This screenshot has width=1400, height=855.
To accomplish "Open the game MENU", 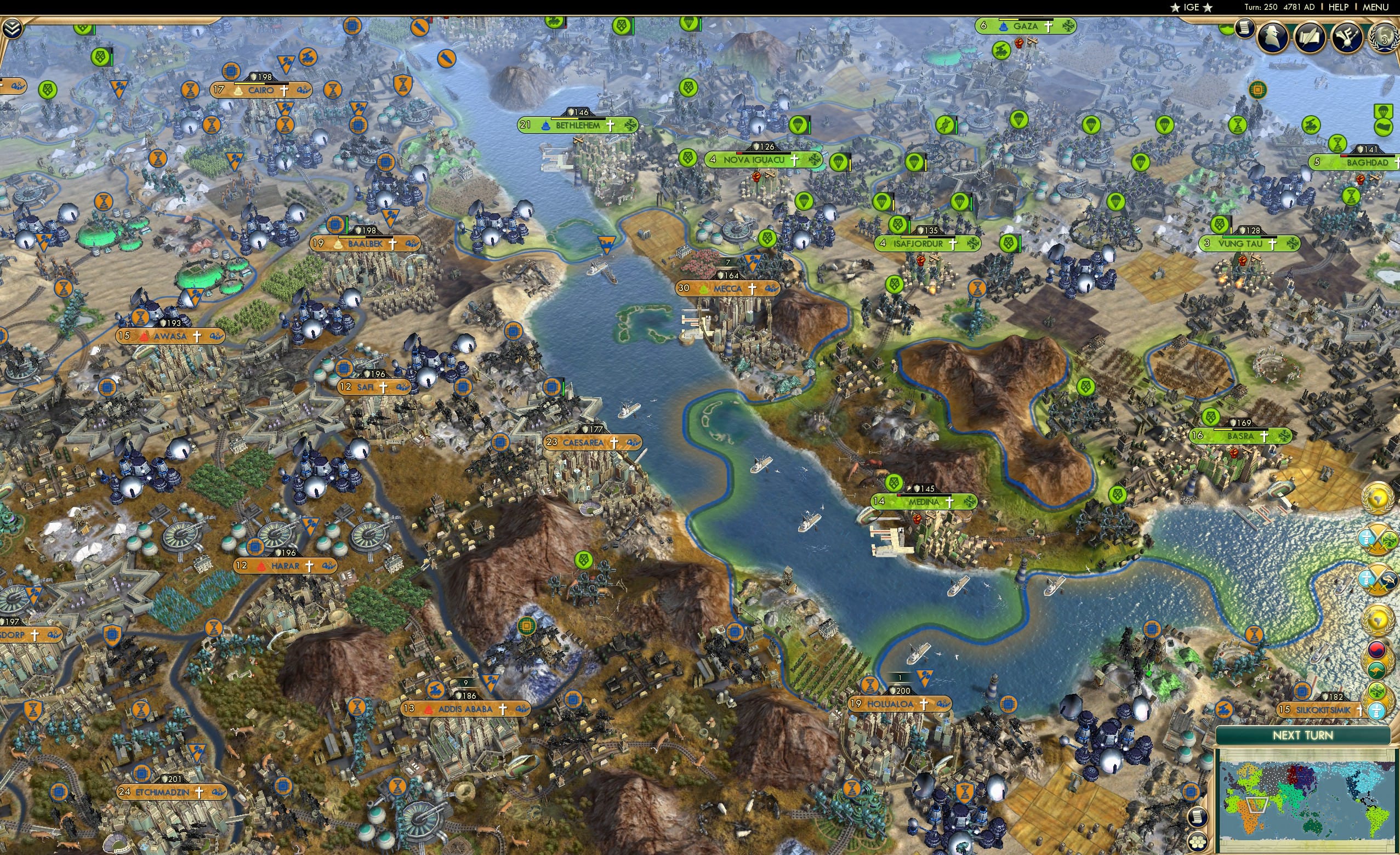I will click(1383, 7).
